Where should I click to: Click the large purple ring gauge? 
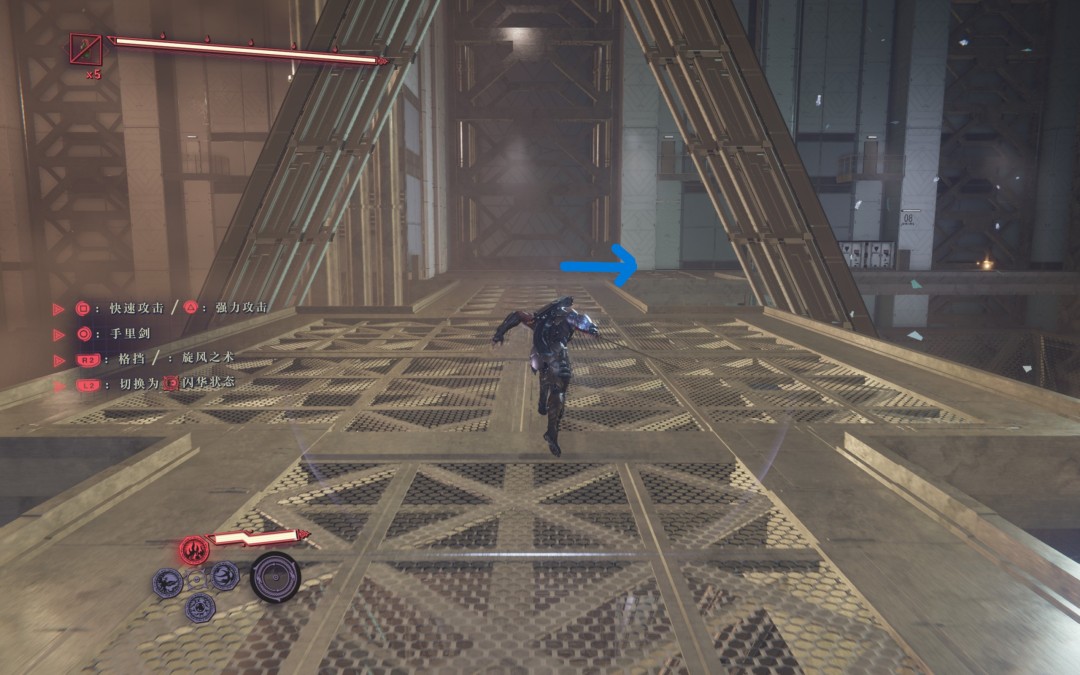[x=274, y=576]
